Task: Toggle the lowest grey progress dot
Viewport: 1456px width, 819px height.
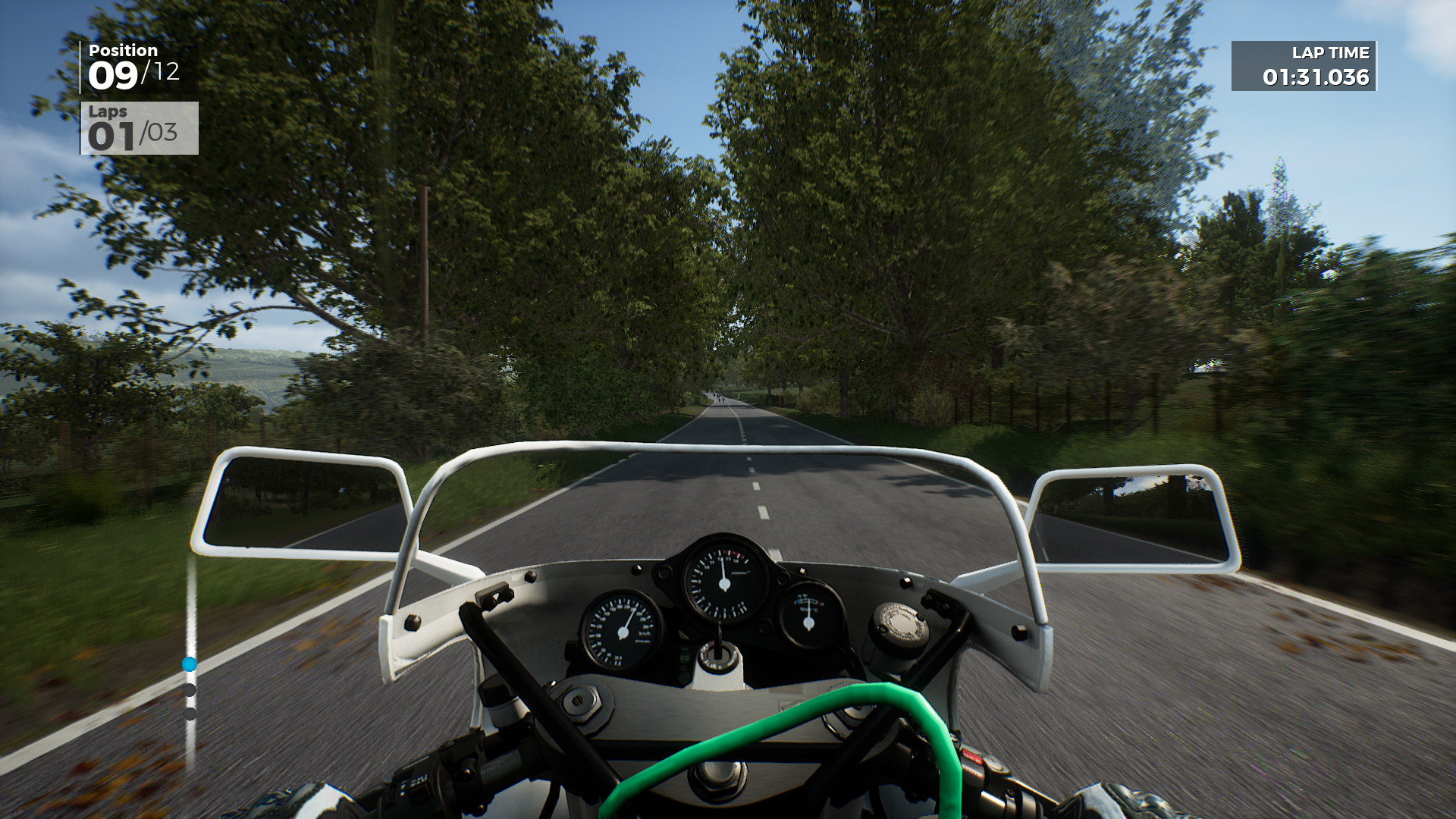Action: tap(190, 713)
